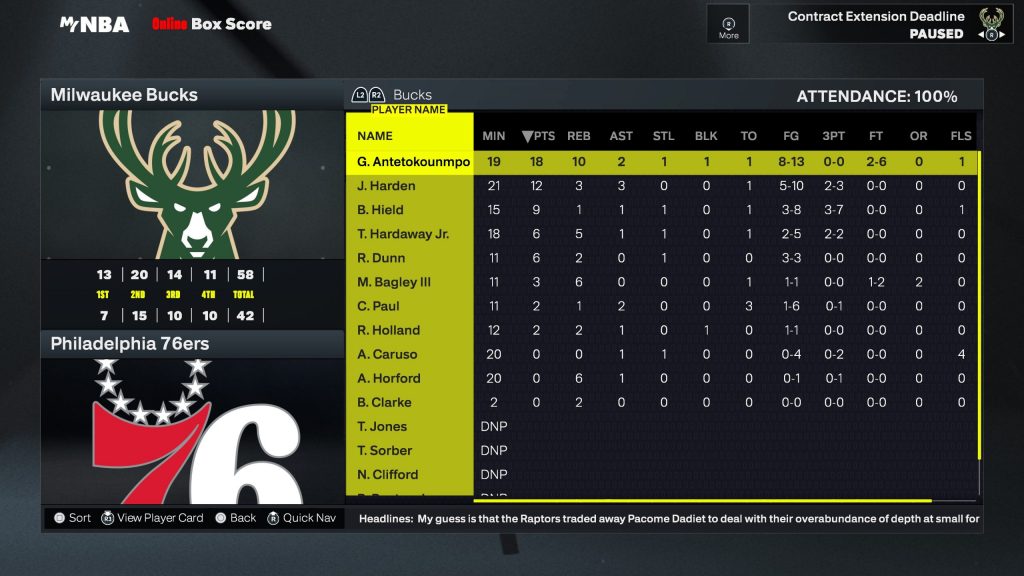
Task: Select R. Dunn's stat row
Action: (x=381, y=258)
